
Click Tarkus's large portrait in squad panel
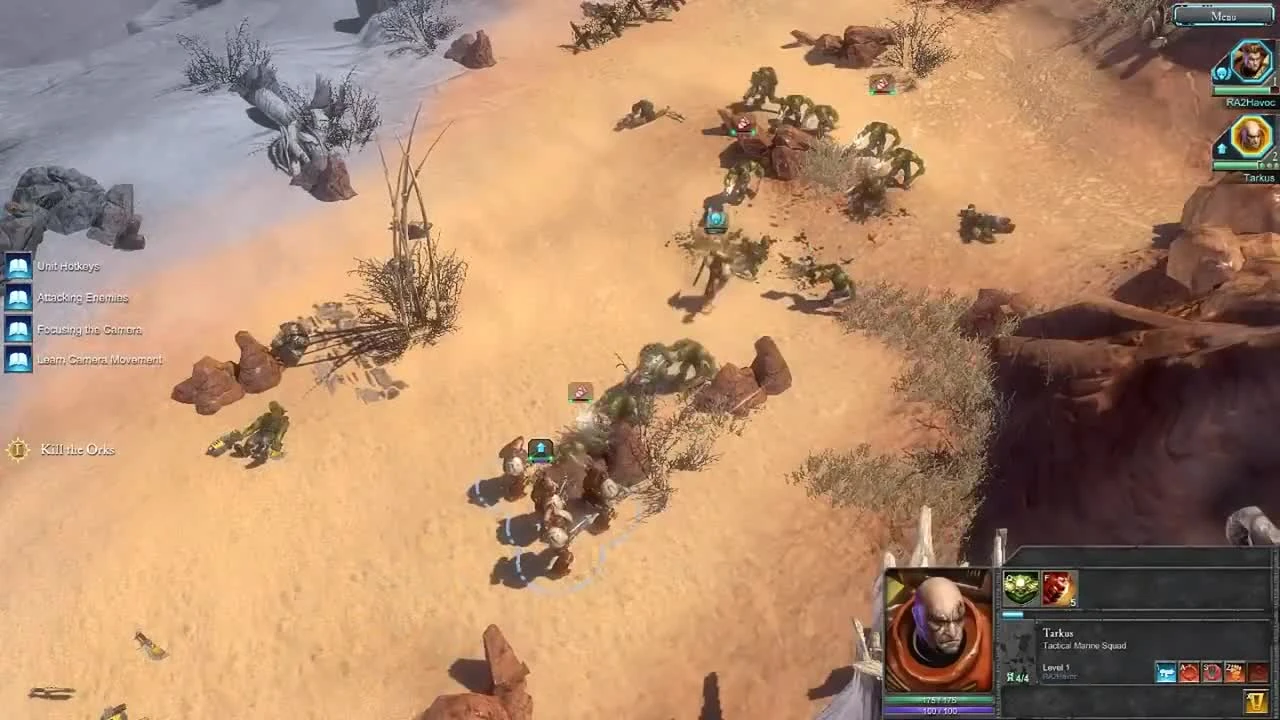coord(940,630)
